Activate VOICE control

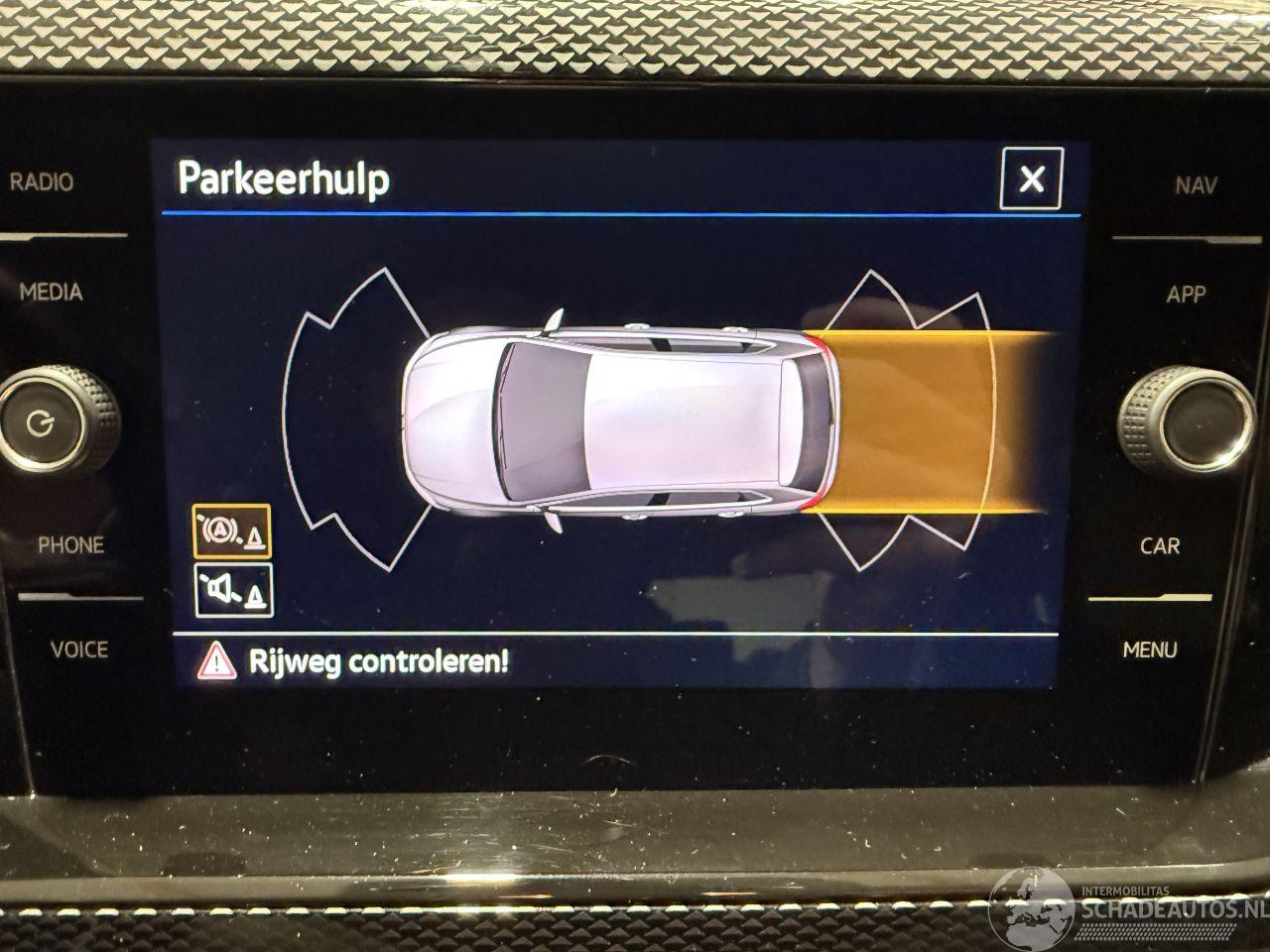79,650
